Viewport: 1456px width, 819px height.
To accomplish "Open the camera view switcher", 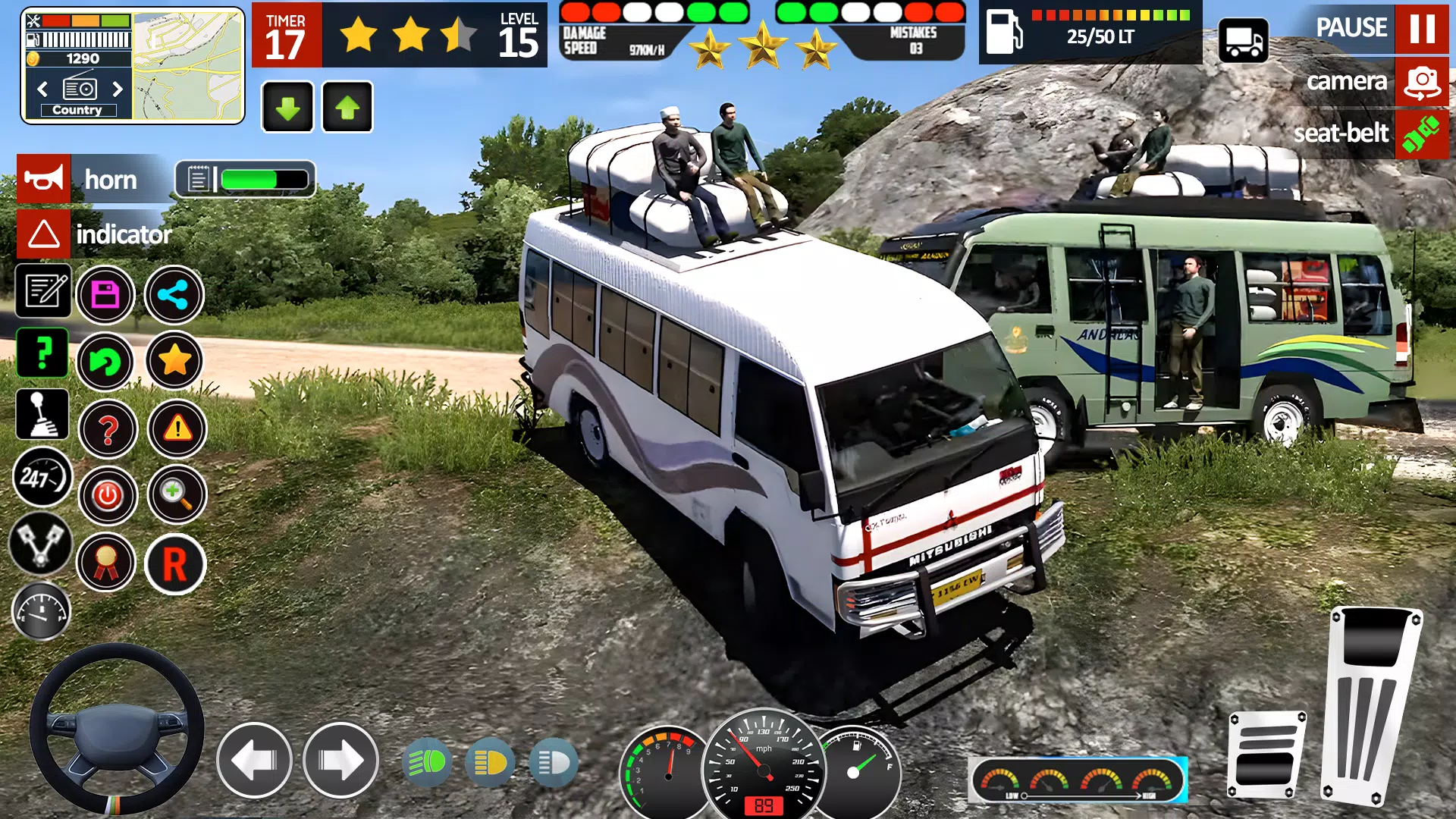I will 1423,84.
